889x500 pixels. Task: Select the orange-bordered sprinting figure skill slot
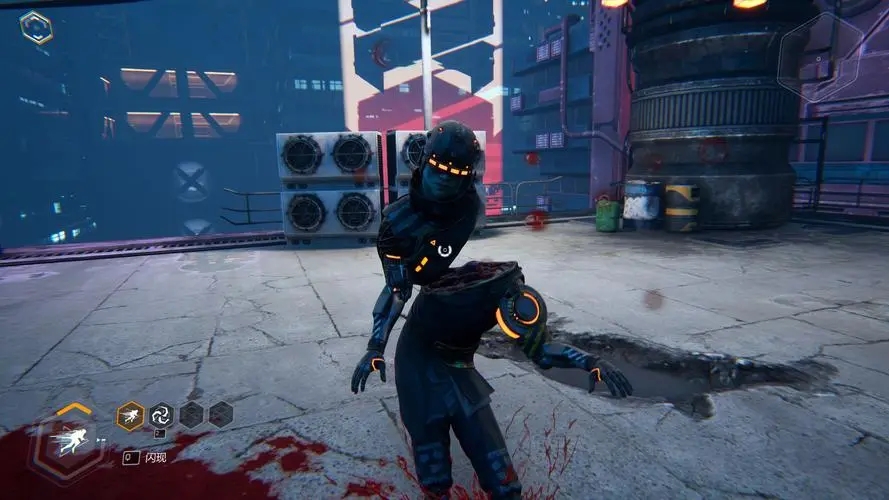click(x=130, y=415)
